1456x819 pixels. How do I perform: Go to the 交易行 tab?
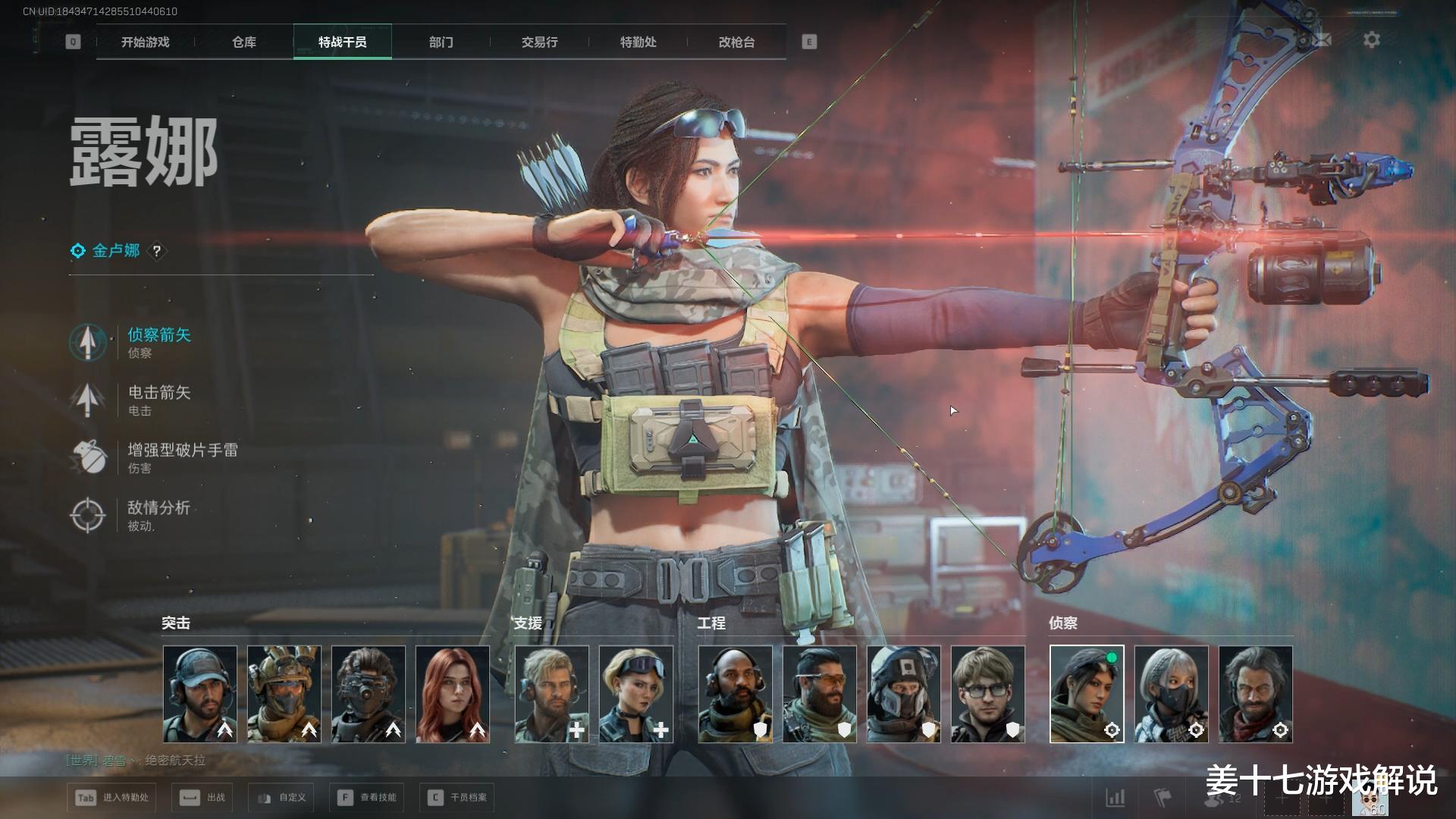click(540, 42)
